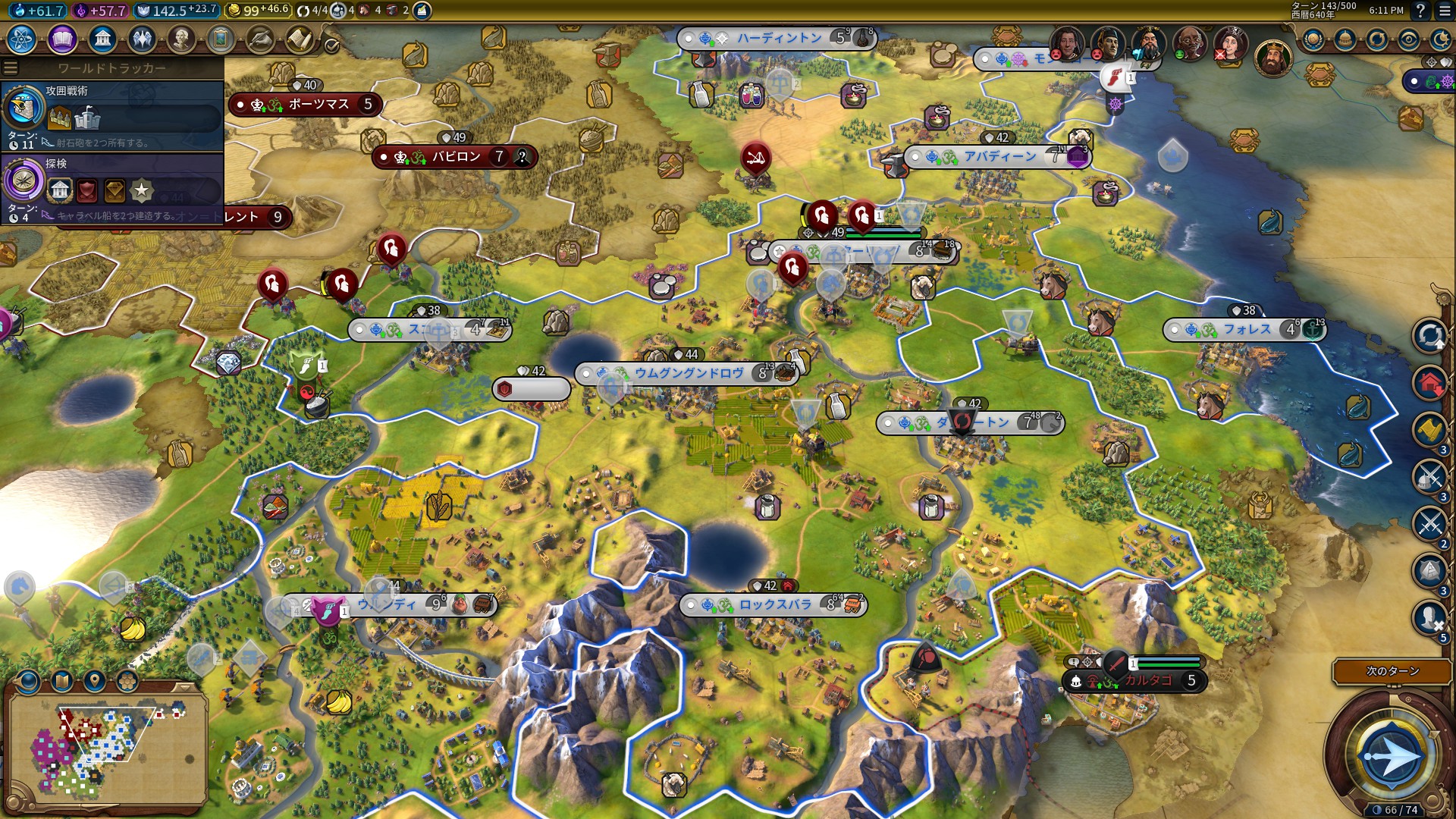Open the religion overview with the wings icon
This screenshot has width=1456, height=819.
pyautogui.click(x=141, y=39)
